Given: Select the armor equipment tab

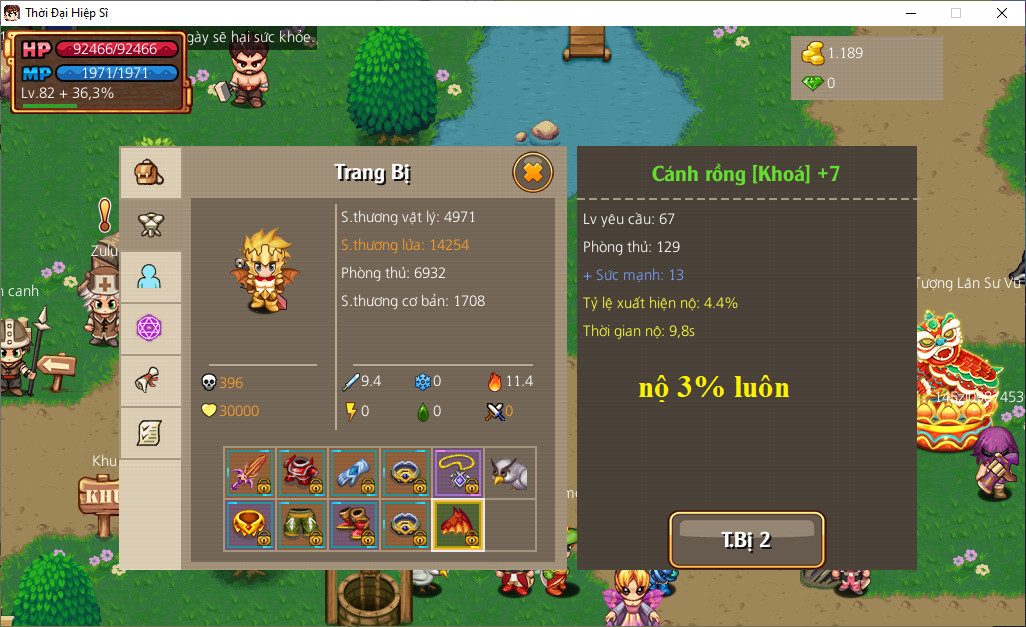Looking at the screenshot, I should [x=150, y=225].
